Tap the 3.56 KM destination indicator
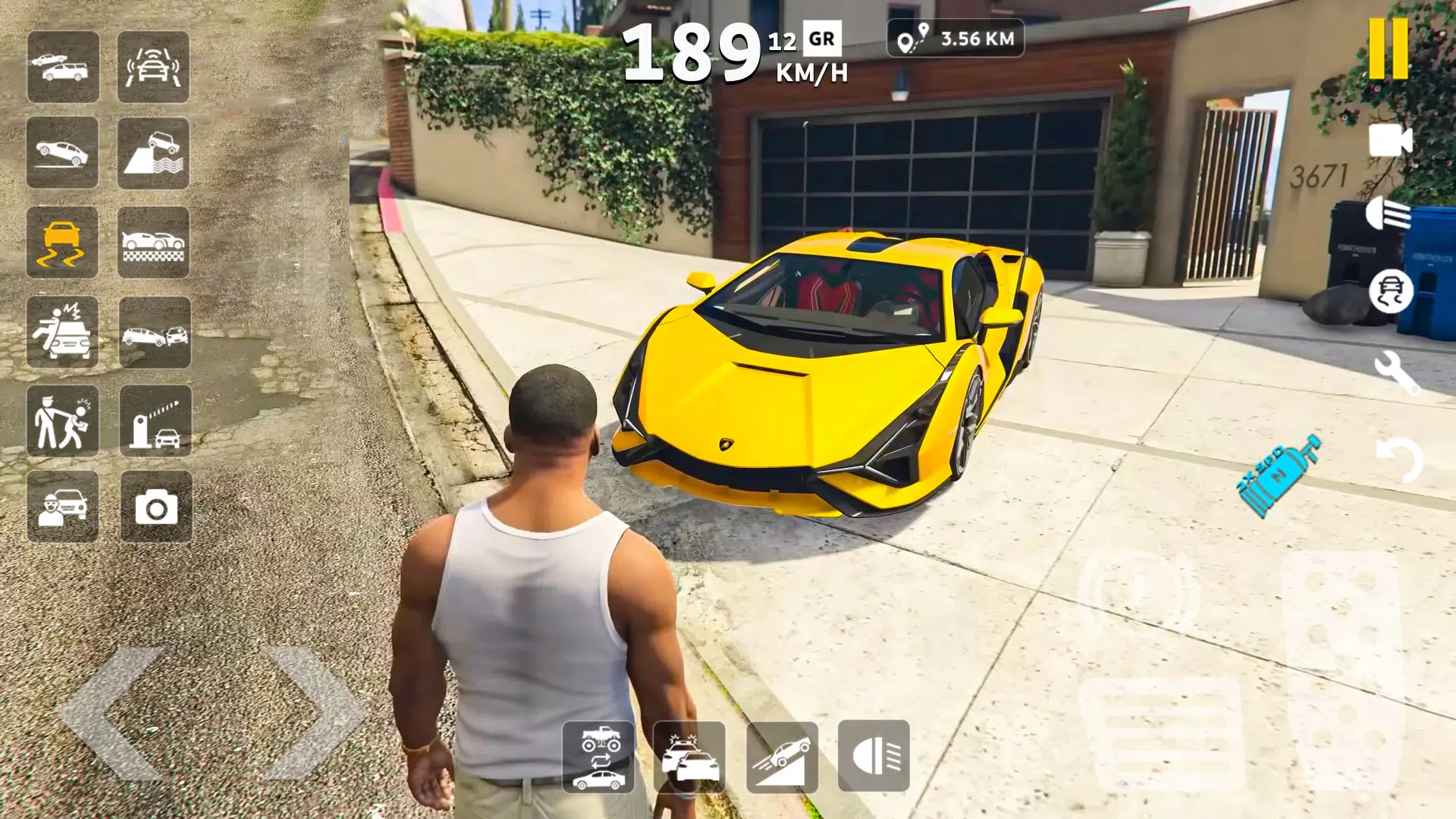Viewport: 1456px width, 819px height. 954,39
